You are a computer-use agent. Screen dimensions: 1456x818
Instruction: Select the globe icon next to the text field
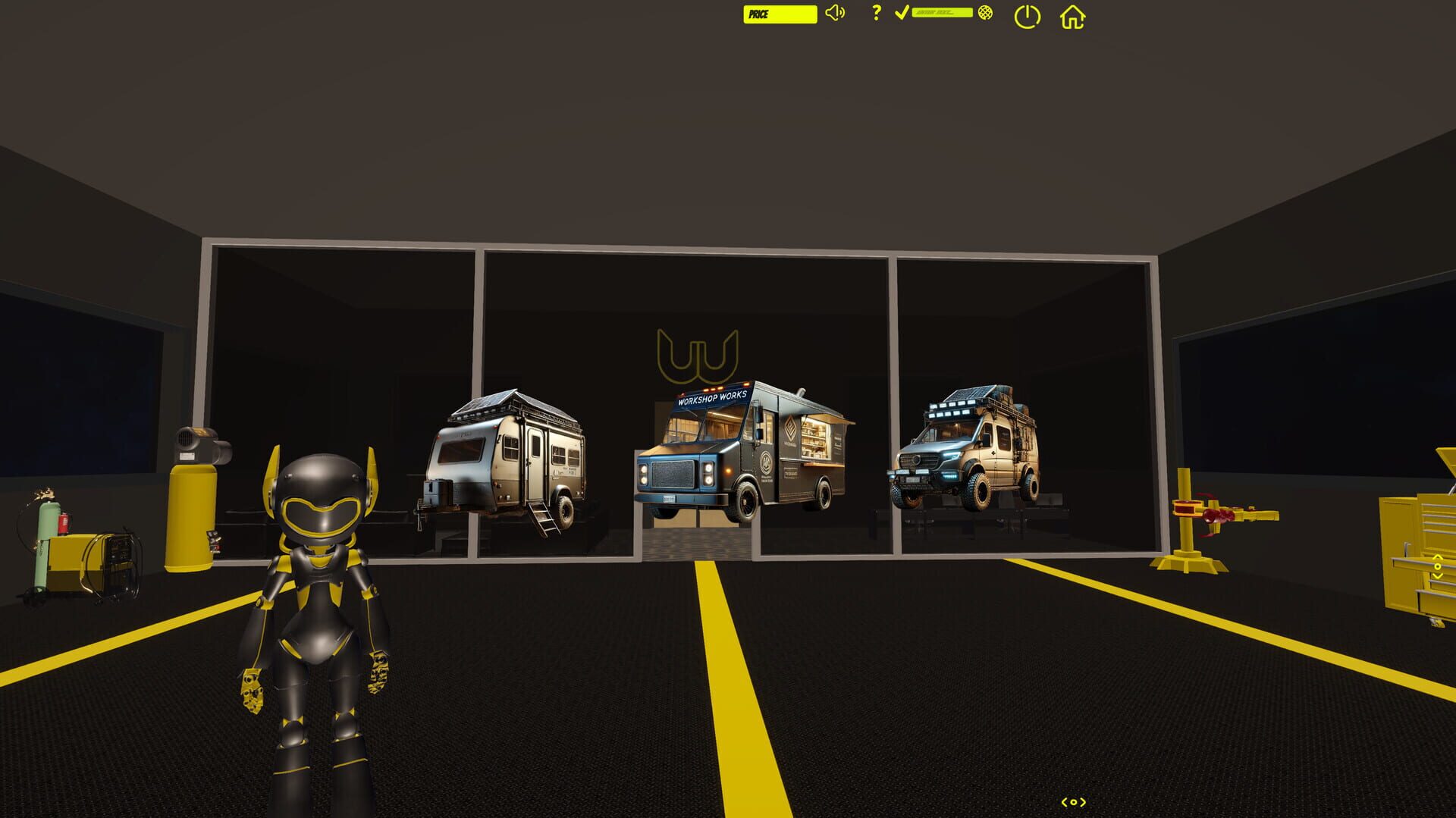tap(985, 13)
